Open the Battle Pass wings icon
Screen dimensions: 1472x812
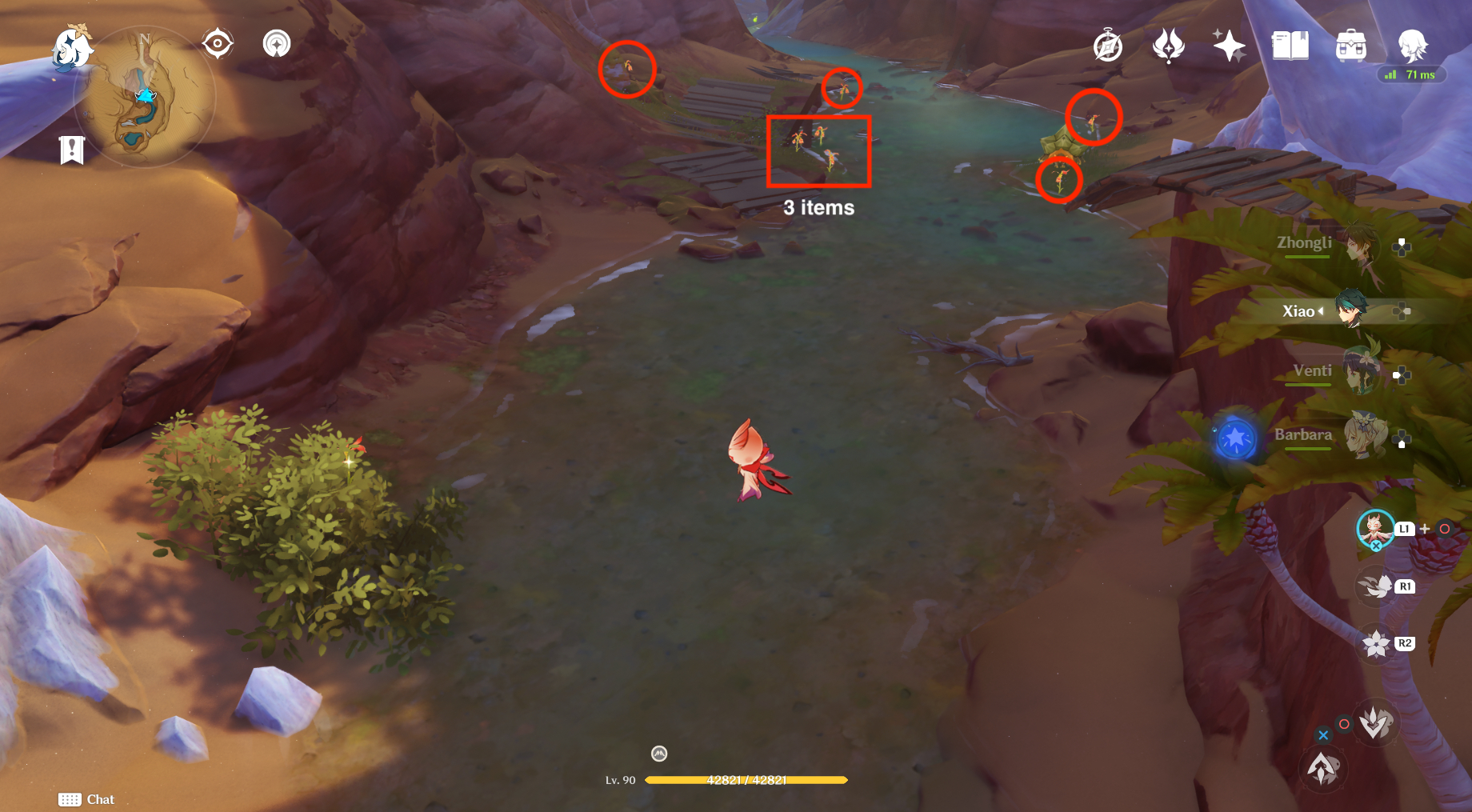click(1168, 46)
